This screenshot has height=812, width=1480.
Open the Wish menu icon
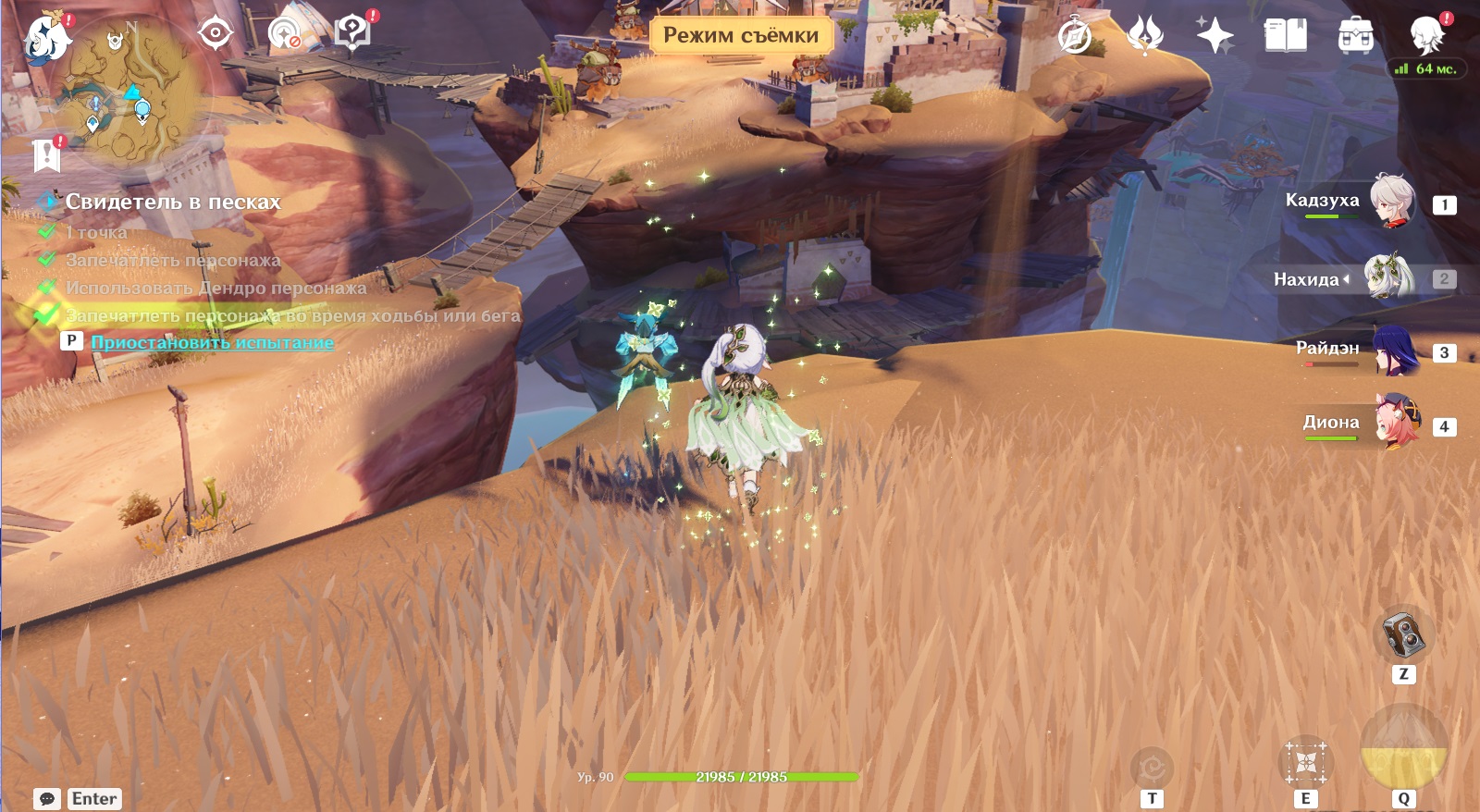[x=1145, y=37]
